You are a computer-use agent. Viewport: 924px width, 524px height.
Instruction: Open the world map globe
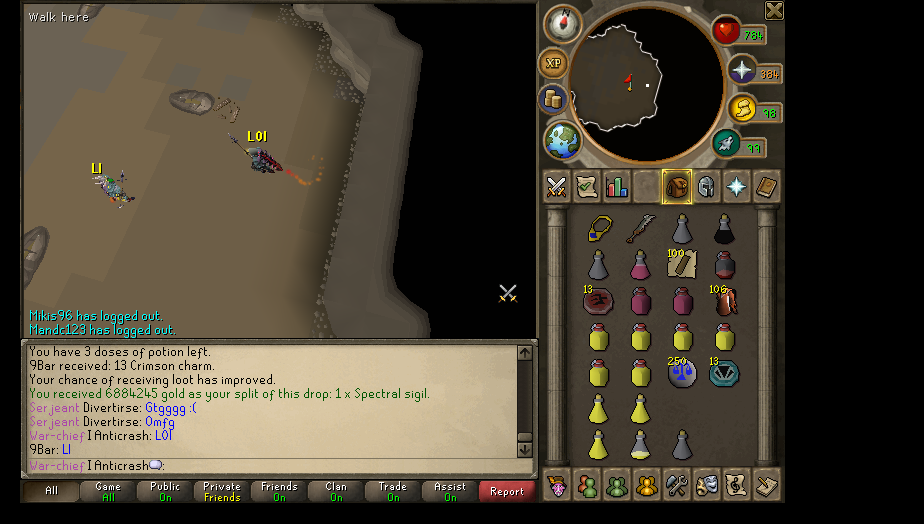563,140
